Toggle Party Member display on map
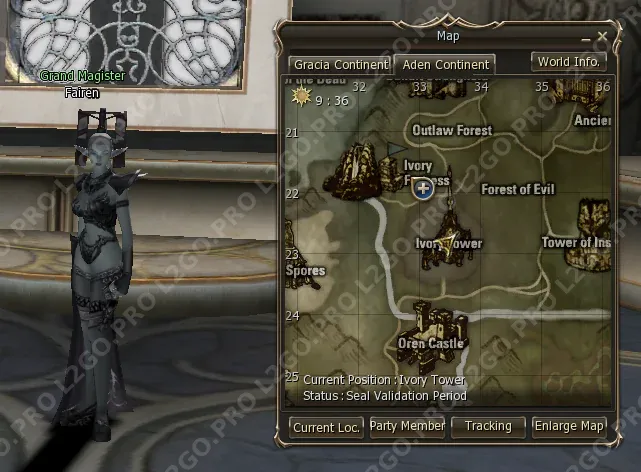The height and width of the screenshot is (472, 641). pyautogui.click(x=407, y=427)
